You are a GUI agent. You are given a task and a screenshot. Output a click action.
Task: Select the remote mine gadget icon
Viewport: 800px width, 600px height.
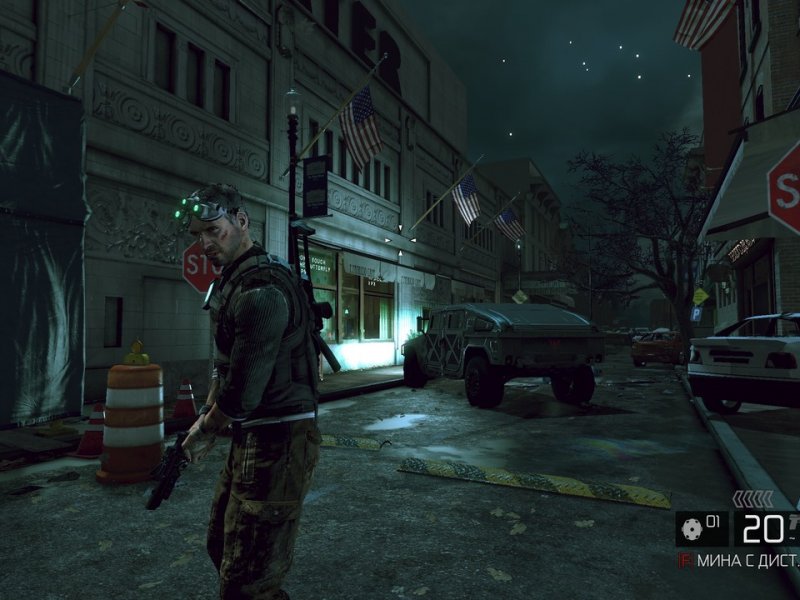pyautogui.click(x=690, y=527)
